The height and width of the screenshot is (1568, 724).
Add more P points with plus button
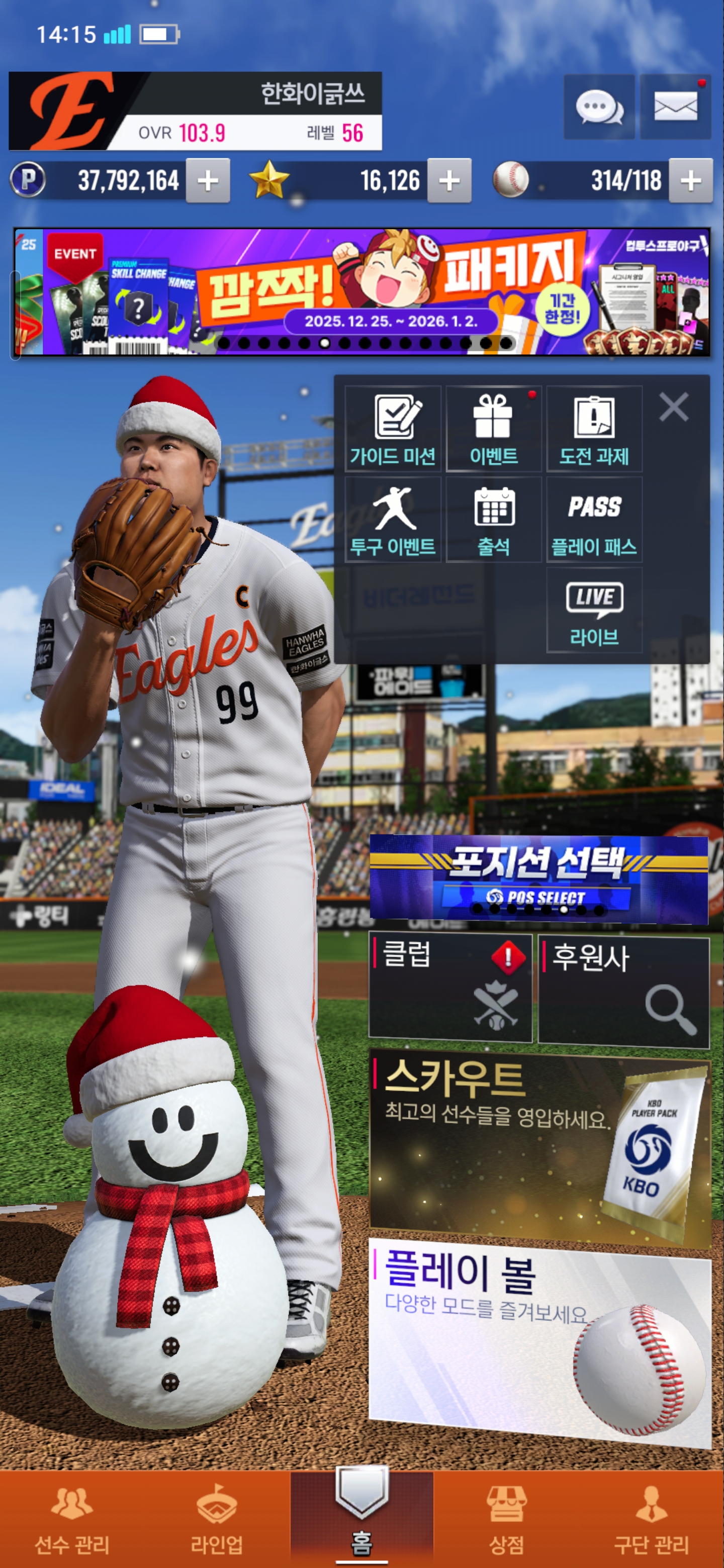[x=208, y=181]
